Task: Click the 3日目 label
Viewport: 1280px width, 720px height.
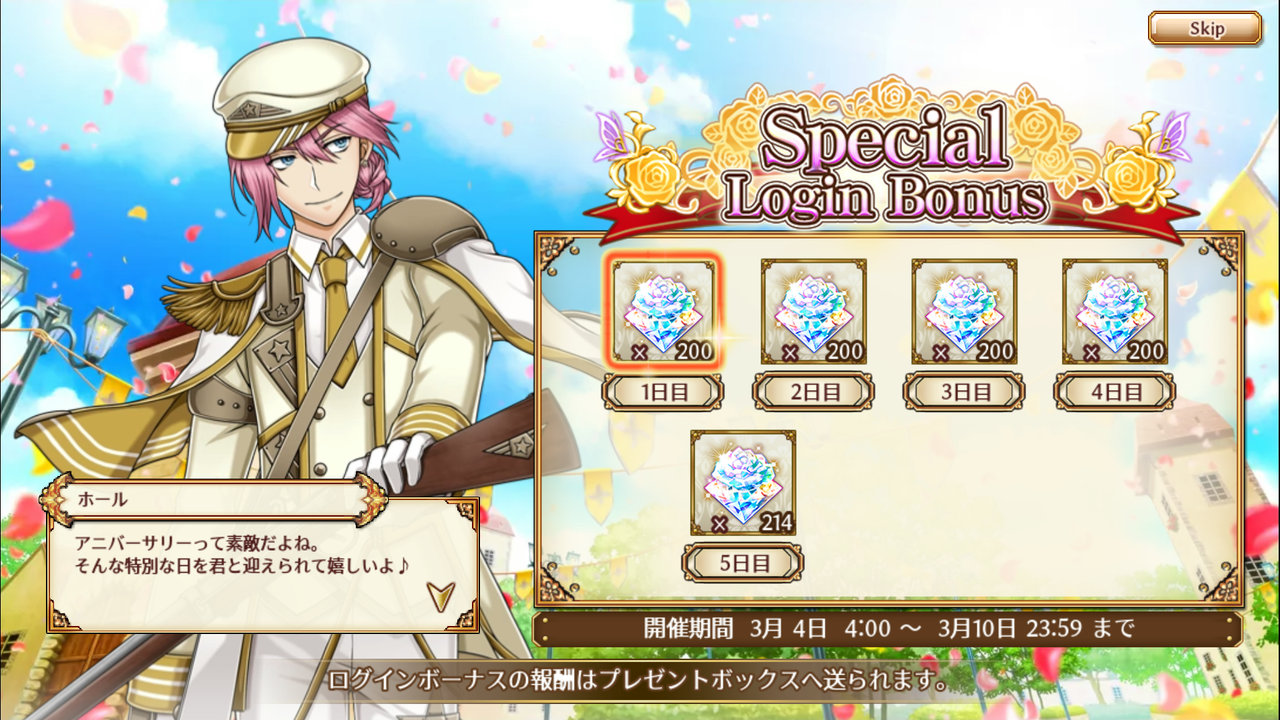Action: [x=964, y=391]
